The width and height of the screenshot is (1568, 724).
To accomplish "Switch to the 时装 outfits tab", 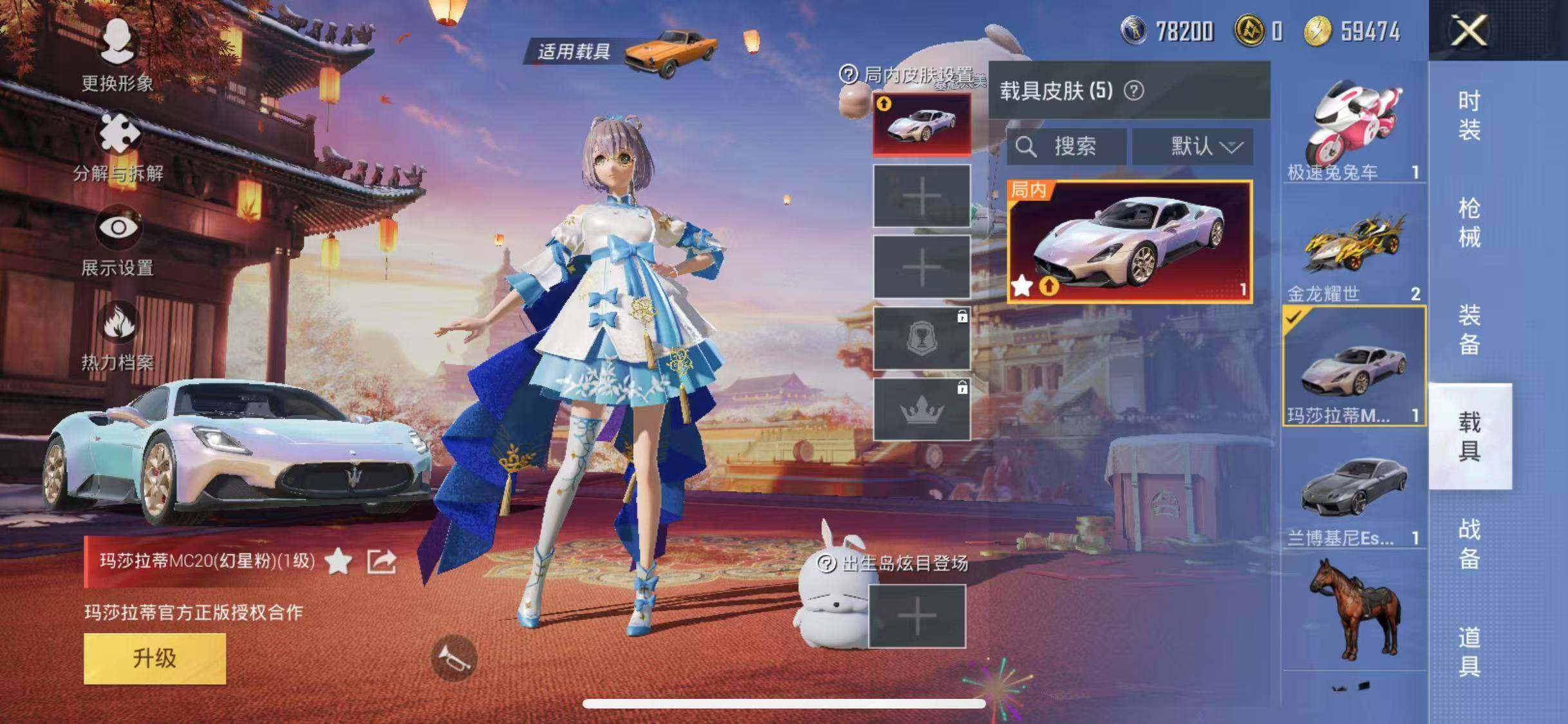I will click(x=1469, y=116).
